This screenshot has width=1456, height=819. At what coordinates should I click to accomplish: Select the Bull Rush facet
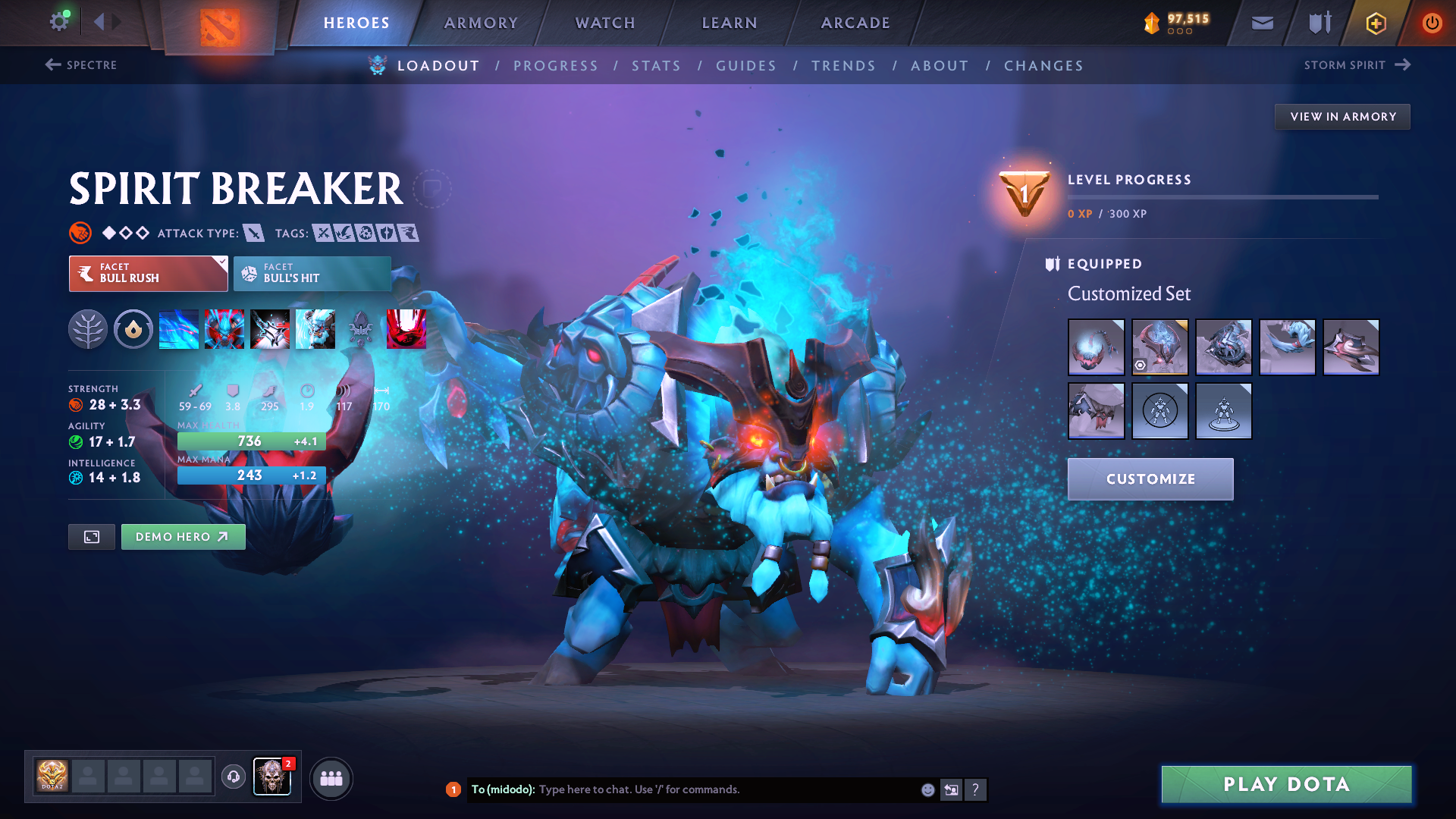click(x=149, y=273)
